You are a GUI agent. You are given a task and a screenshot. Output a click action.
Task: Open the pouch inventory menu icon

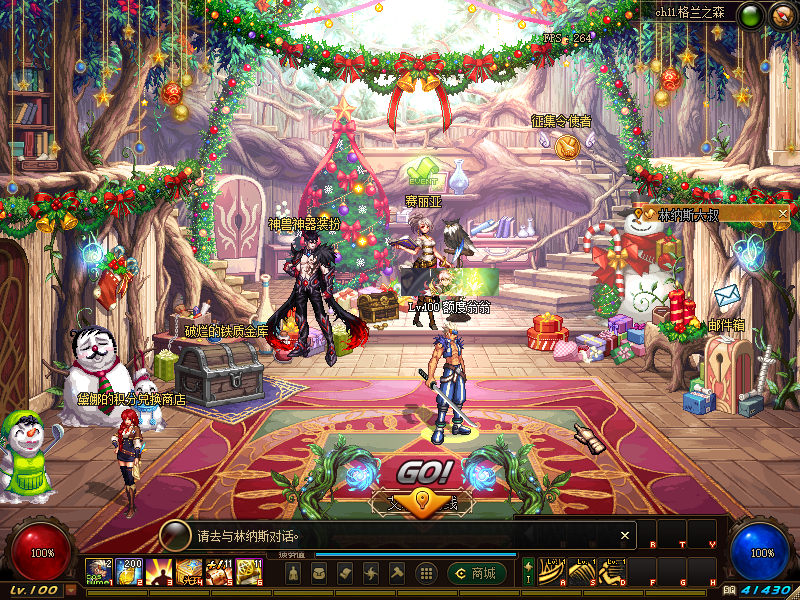(x=319, y=573)
